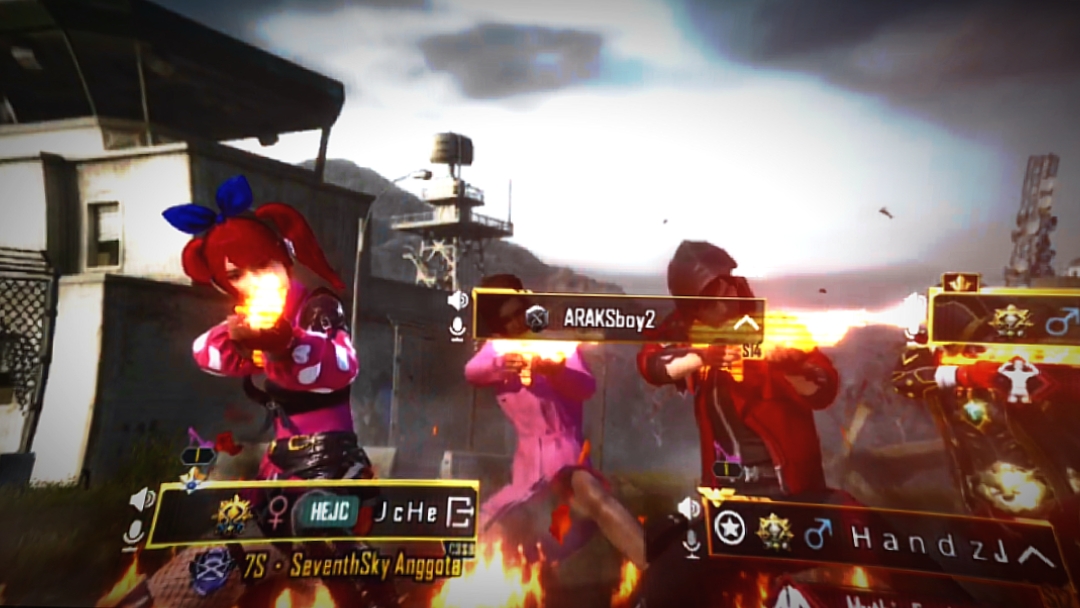Image resolution: width=1080 pixels, height=608 pixels.
Task: Click the circled star icon on HandzJ's nameplate
Action: click(731, 527)
